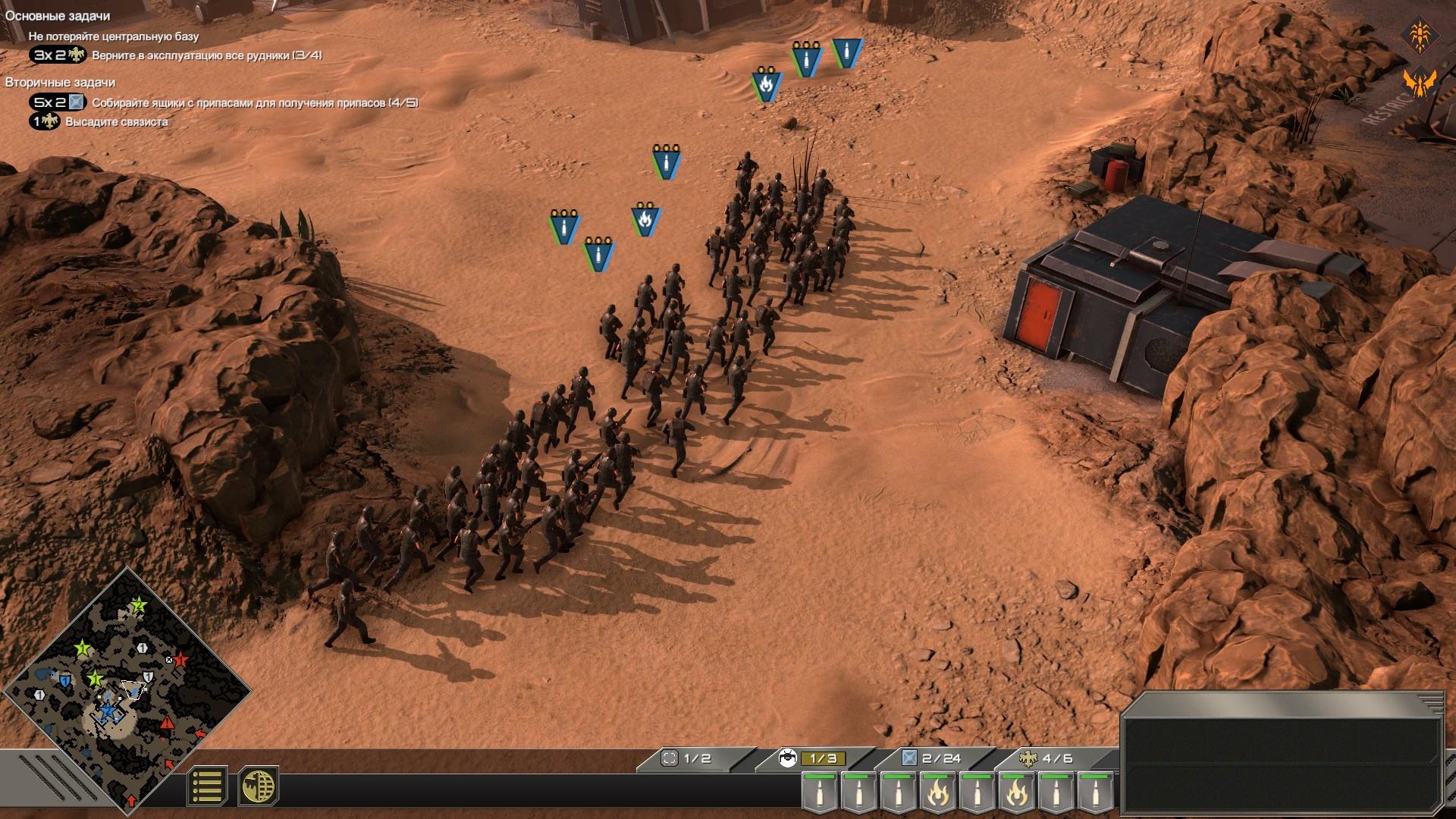This screenshot has width=1456, height=819.
Task: Select the second flamethrower squad card in the bar
Action: click(x=1017, y=792)
